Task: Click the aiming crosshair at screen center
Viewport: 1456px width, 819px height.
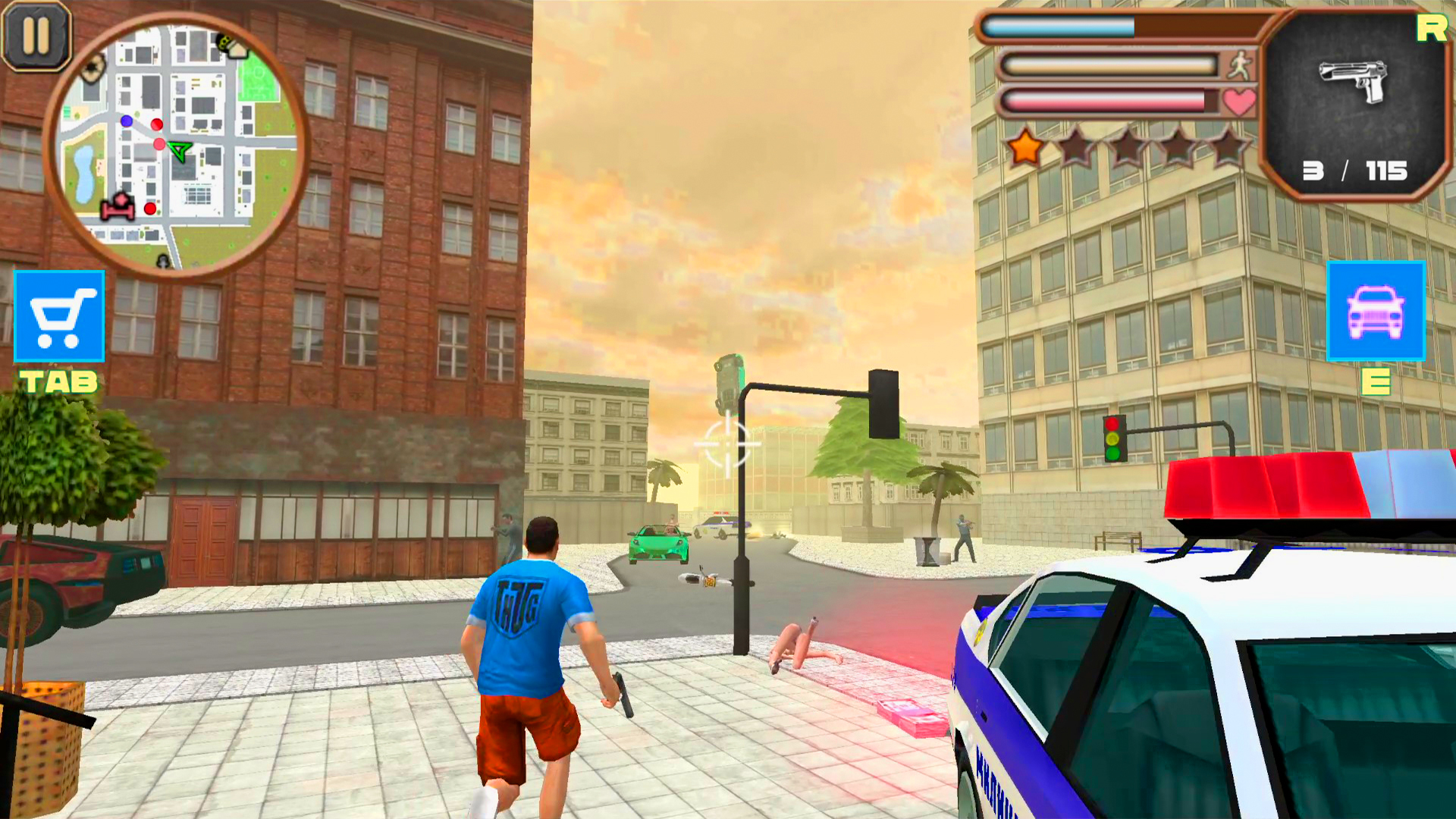Action: tap(726, 444)
